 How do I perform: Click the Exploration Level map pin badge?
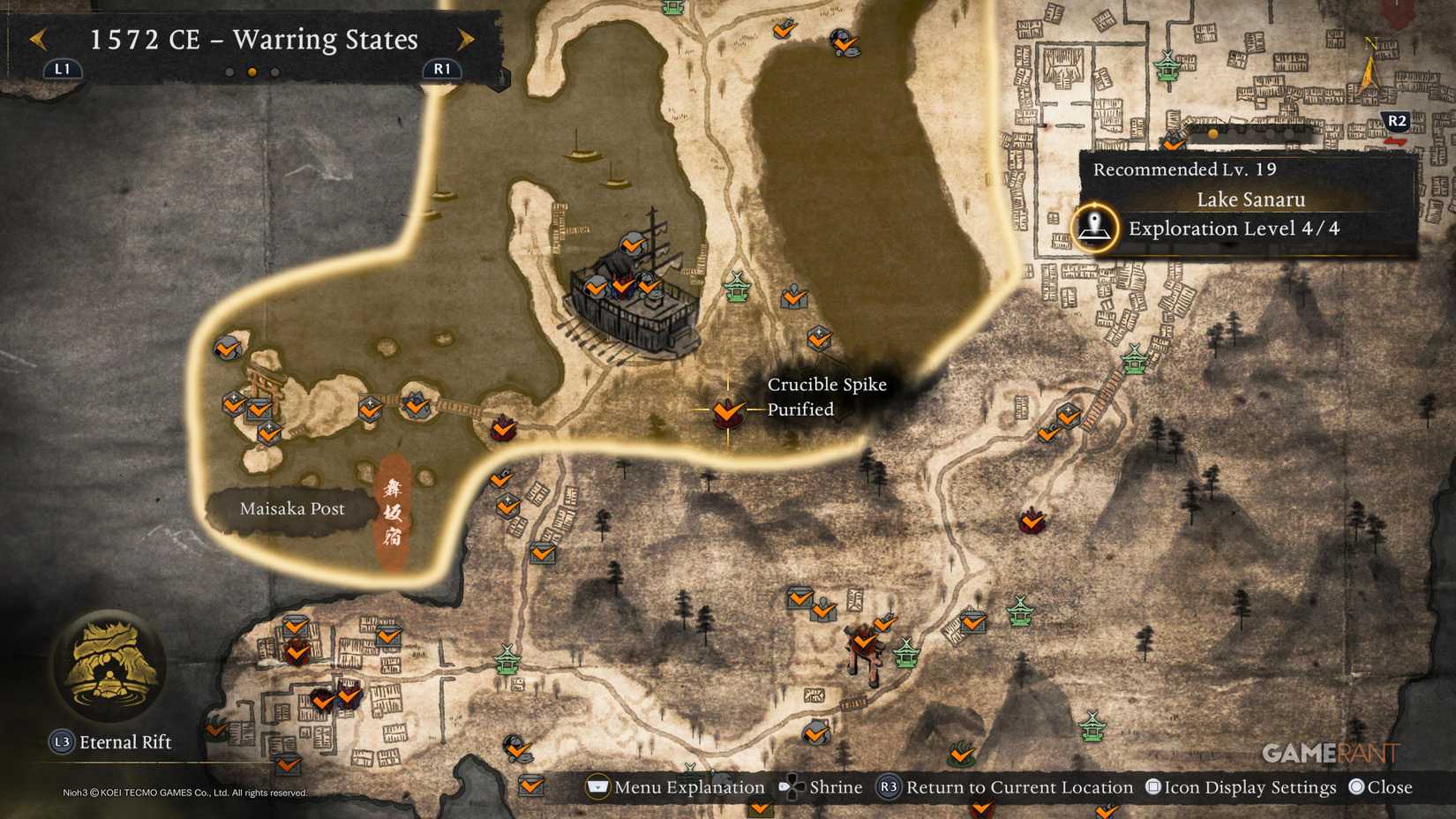[x=1094, y=228]
